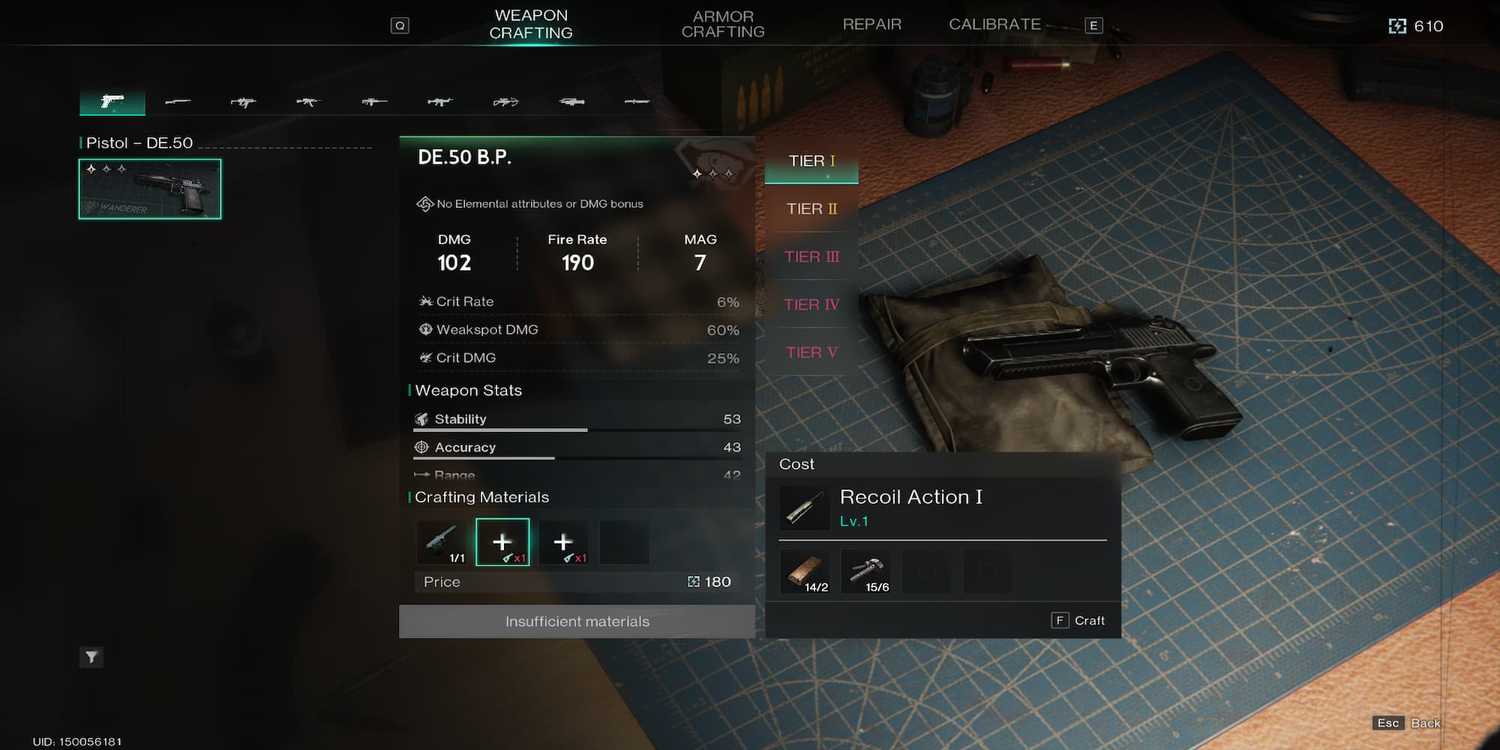Open the blueprint filter funnel
This screenshot has height=750, width=1500.
pyautogui.click(x=91, y=657)
